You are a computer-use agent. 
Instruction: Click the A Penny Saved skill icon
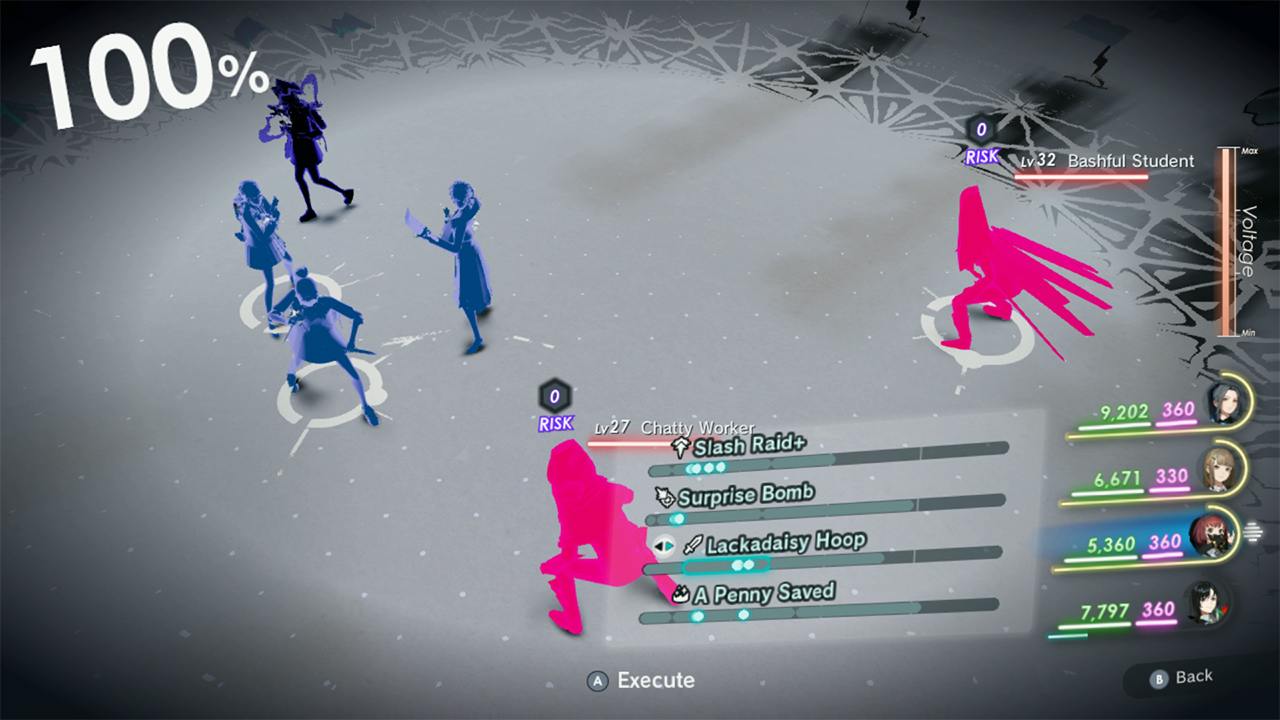[x=679, y=594]
